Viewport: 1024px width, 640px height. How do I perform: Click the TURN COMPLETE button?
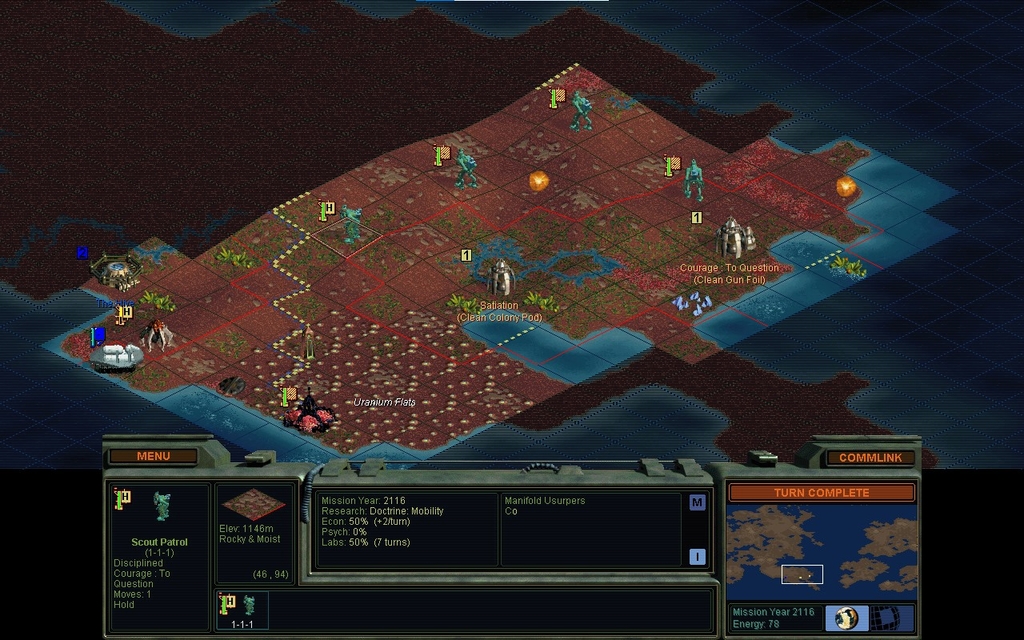coord(821,492)
